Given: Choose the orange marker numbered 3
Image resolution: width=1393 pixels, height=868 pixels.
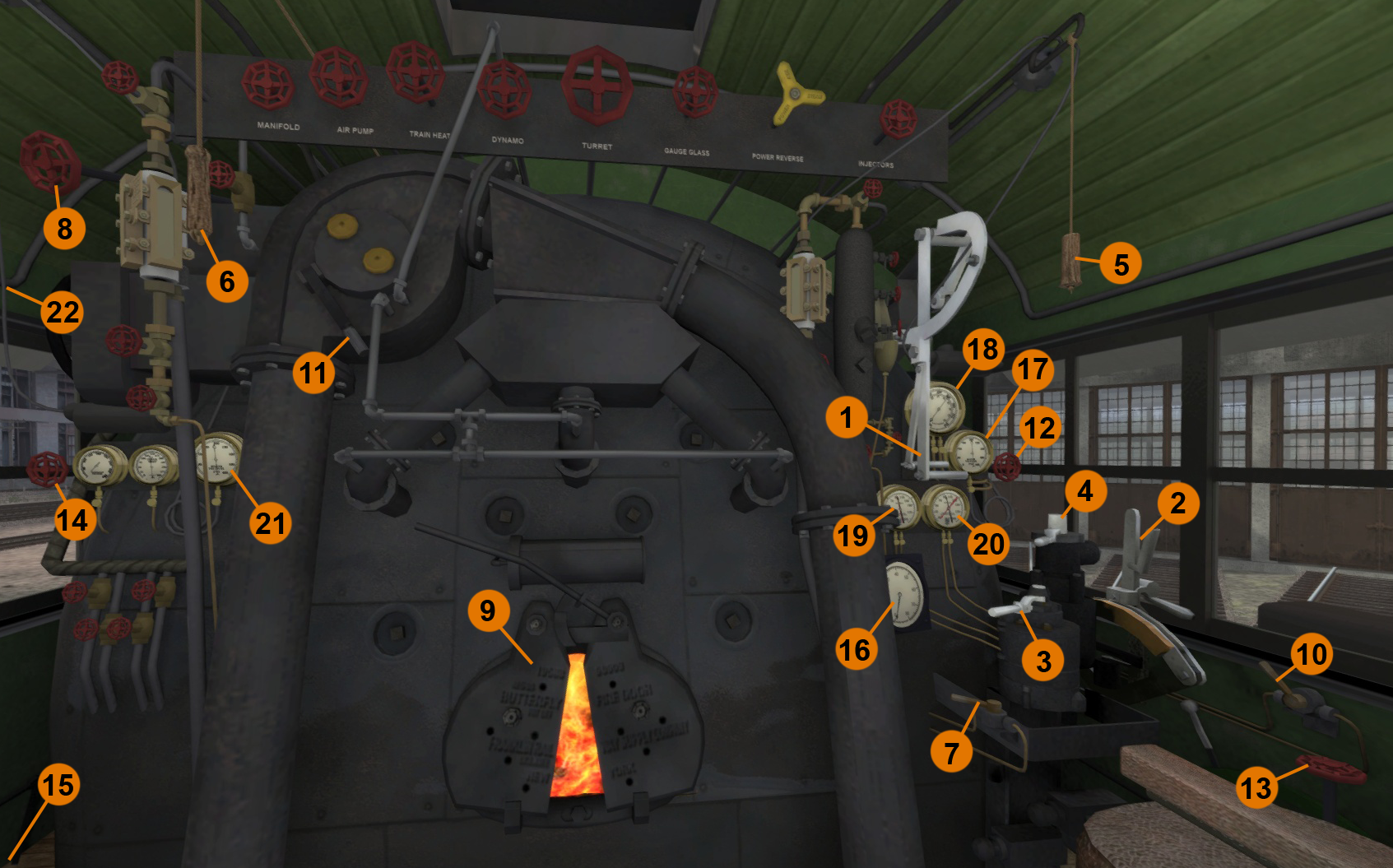Looking at the screenshot, I should click(1043, 661).
